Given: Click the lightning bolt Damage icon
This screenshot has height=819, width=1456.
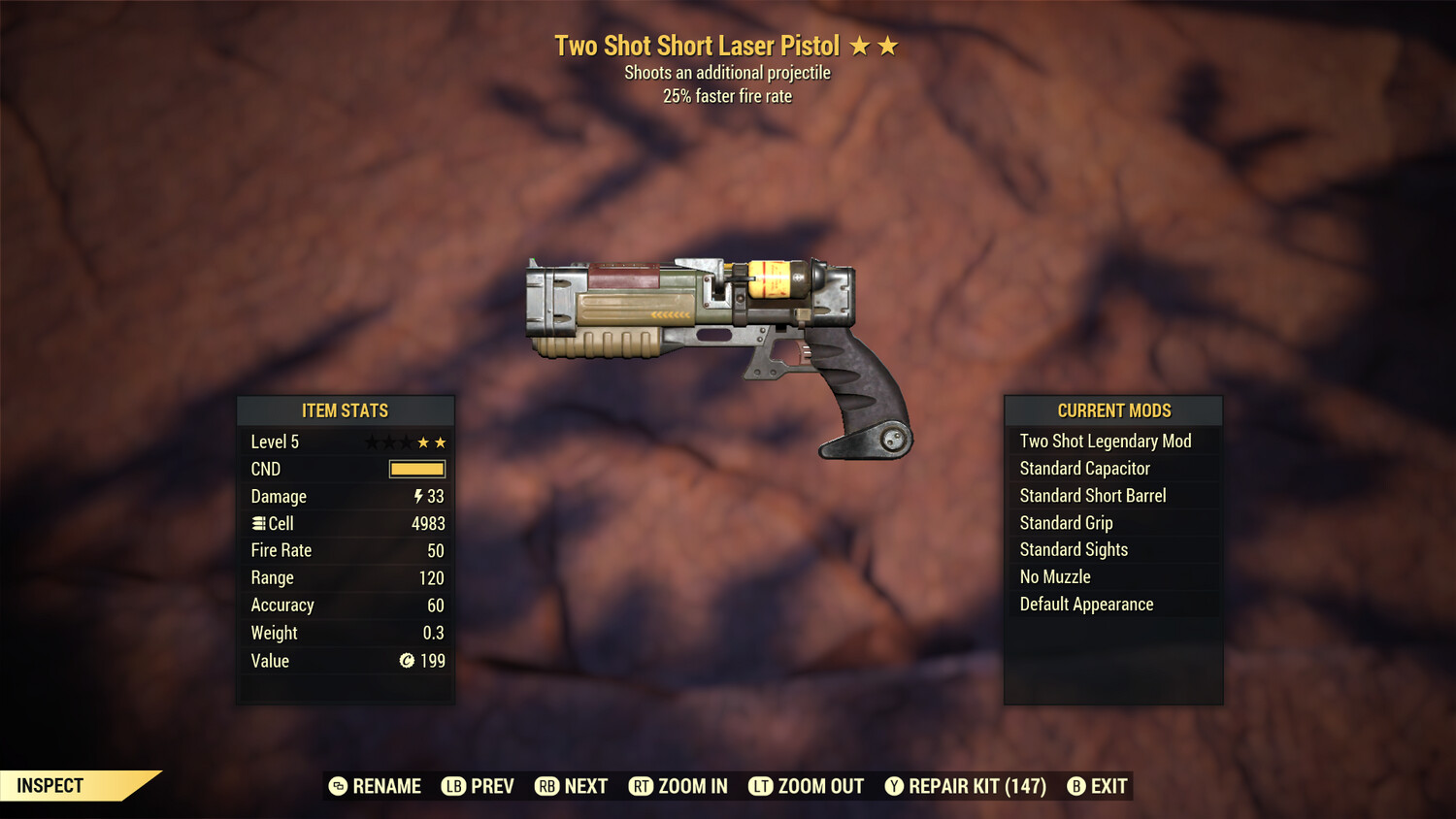Looking at the screenshot, I should coord(416,496).
